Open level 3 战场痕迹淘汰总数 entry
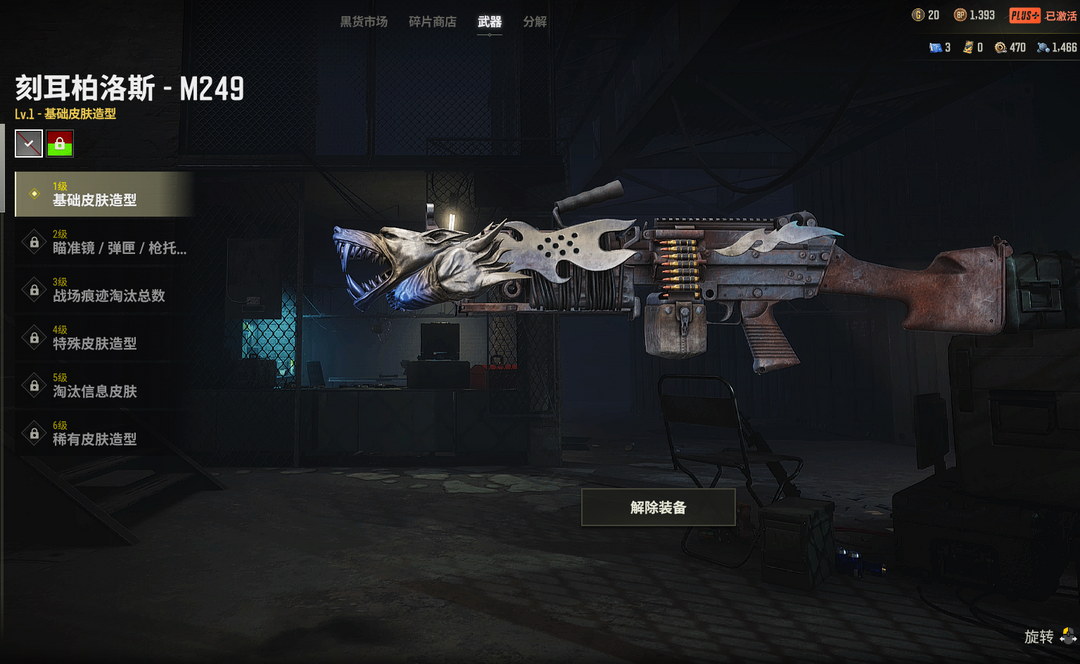 click(104, 290)
